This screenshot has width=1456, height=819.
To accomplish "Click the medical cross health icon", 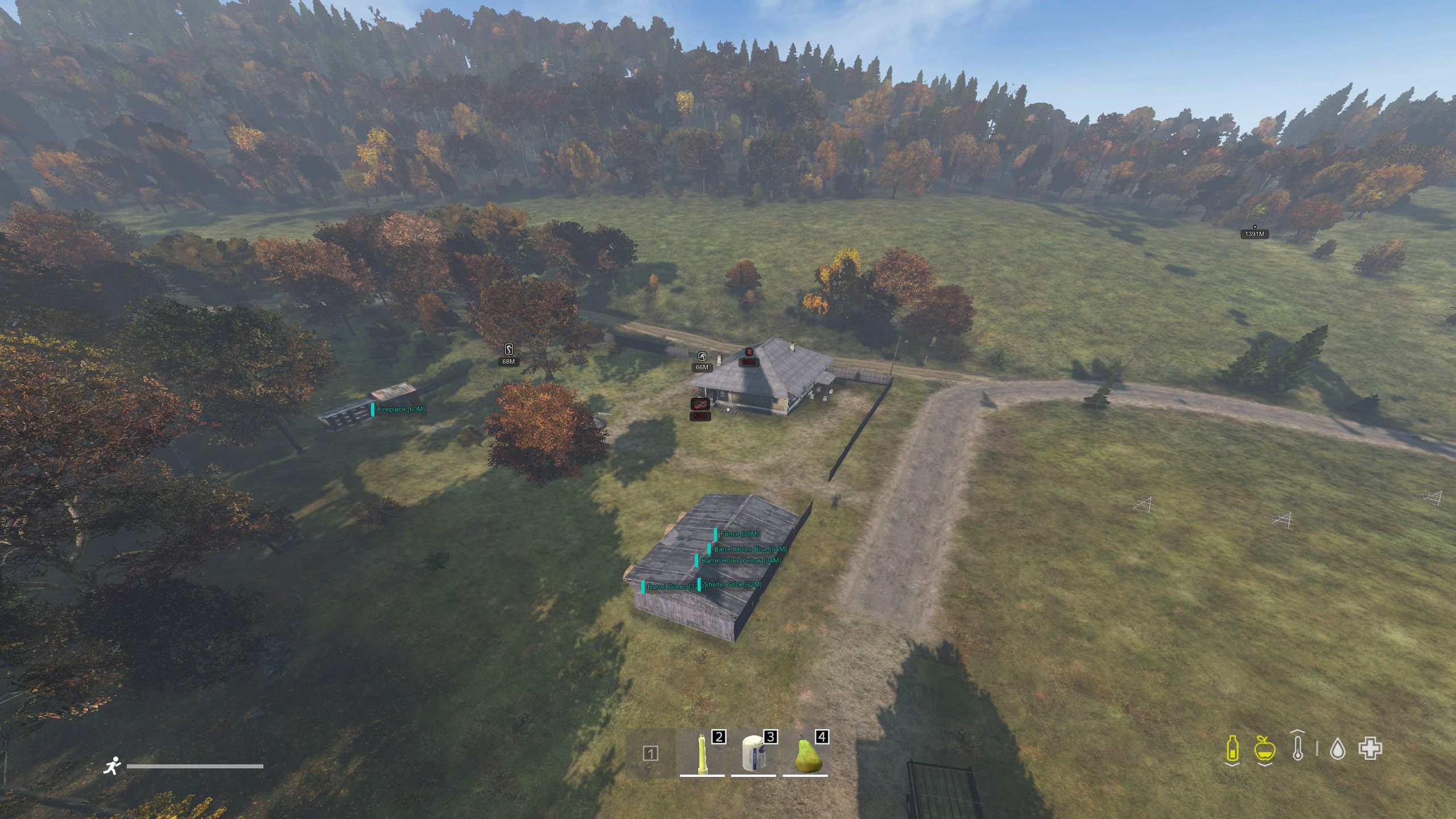I will pos(1370,748).
